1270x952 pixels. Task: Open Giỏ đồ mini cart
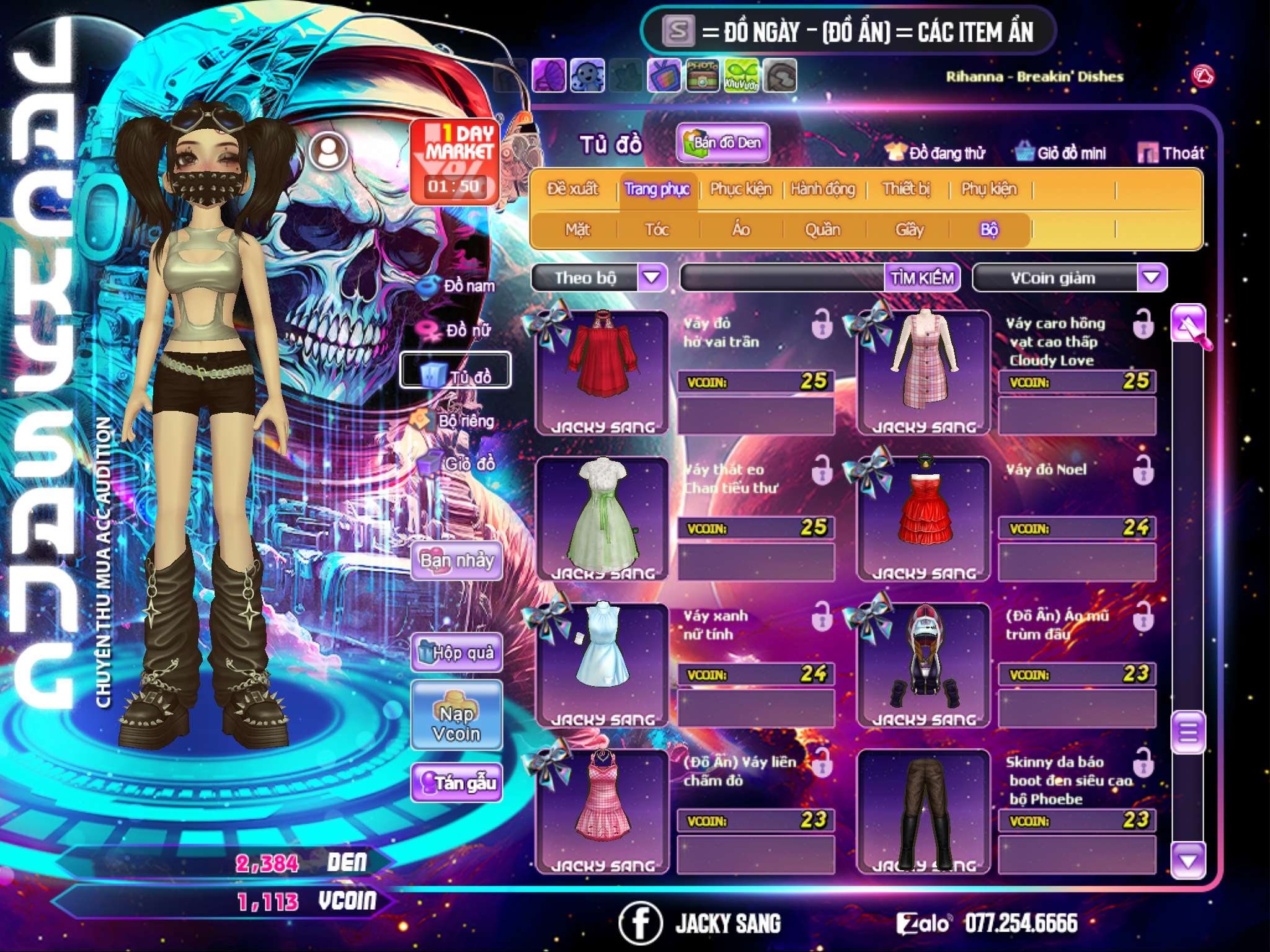(1061, 153)
